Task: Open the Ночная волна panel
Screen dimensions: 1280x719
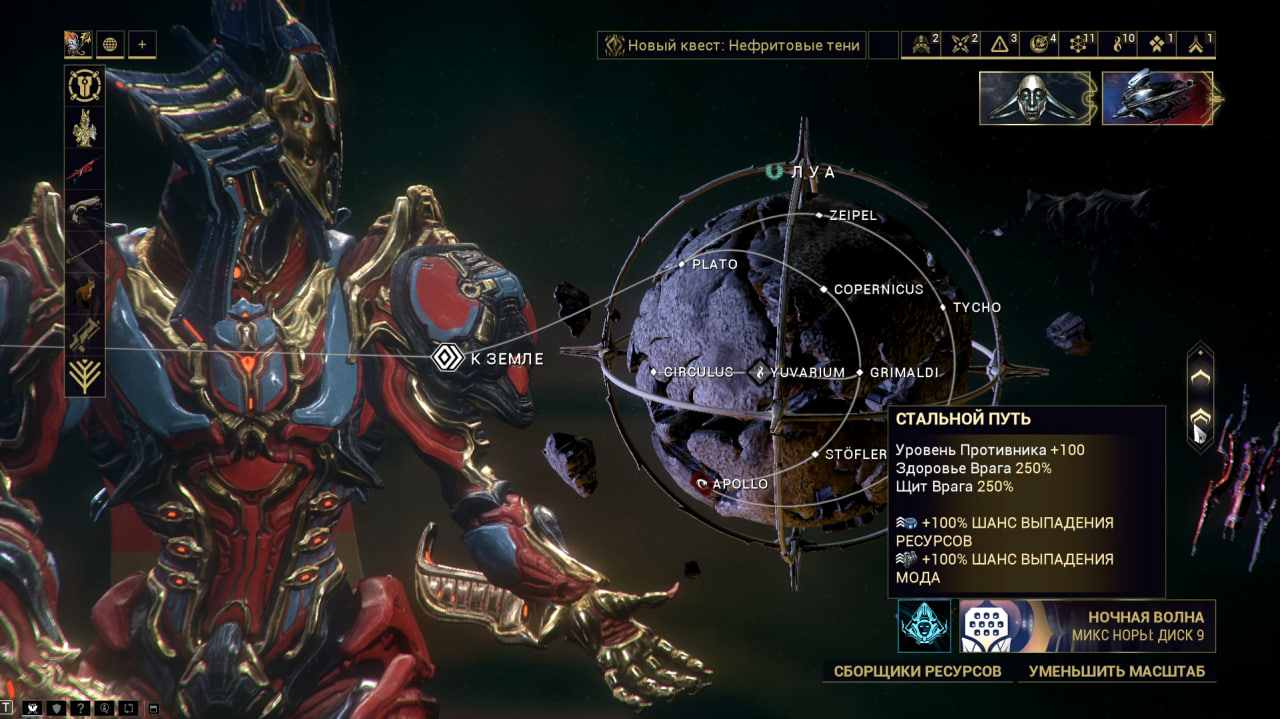Action: click(1087, 626)
